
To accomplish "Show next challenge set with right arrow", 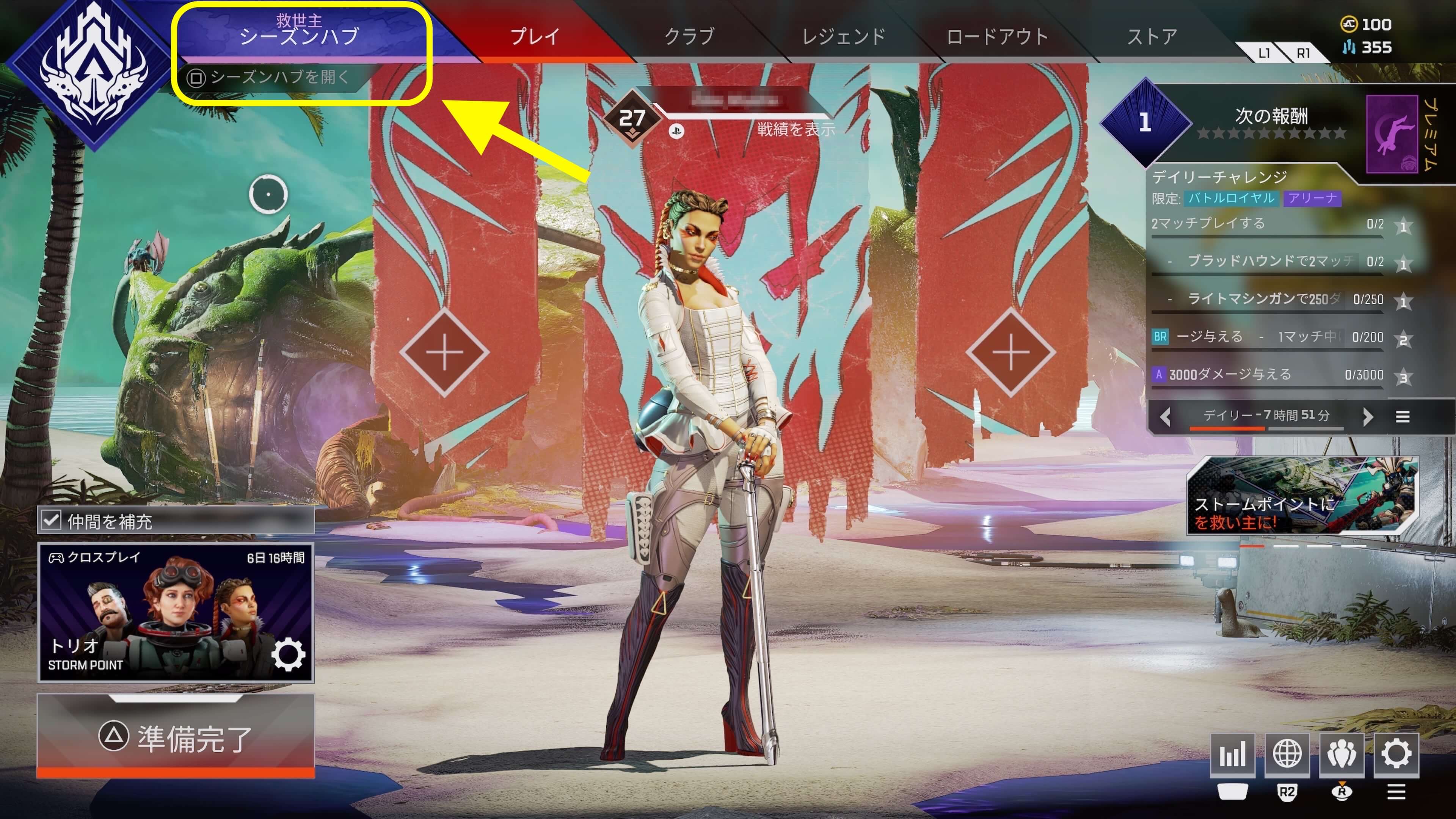I will (x=1368, y=417).
